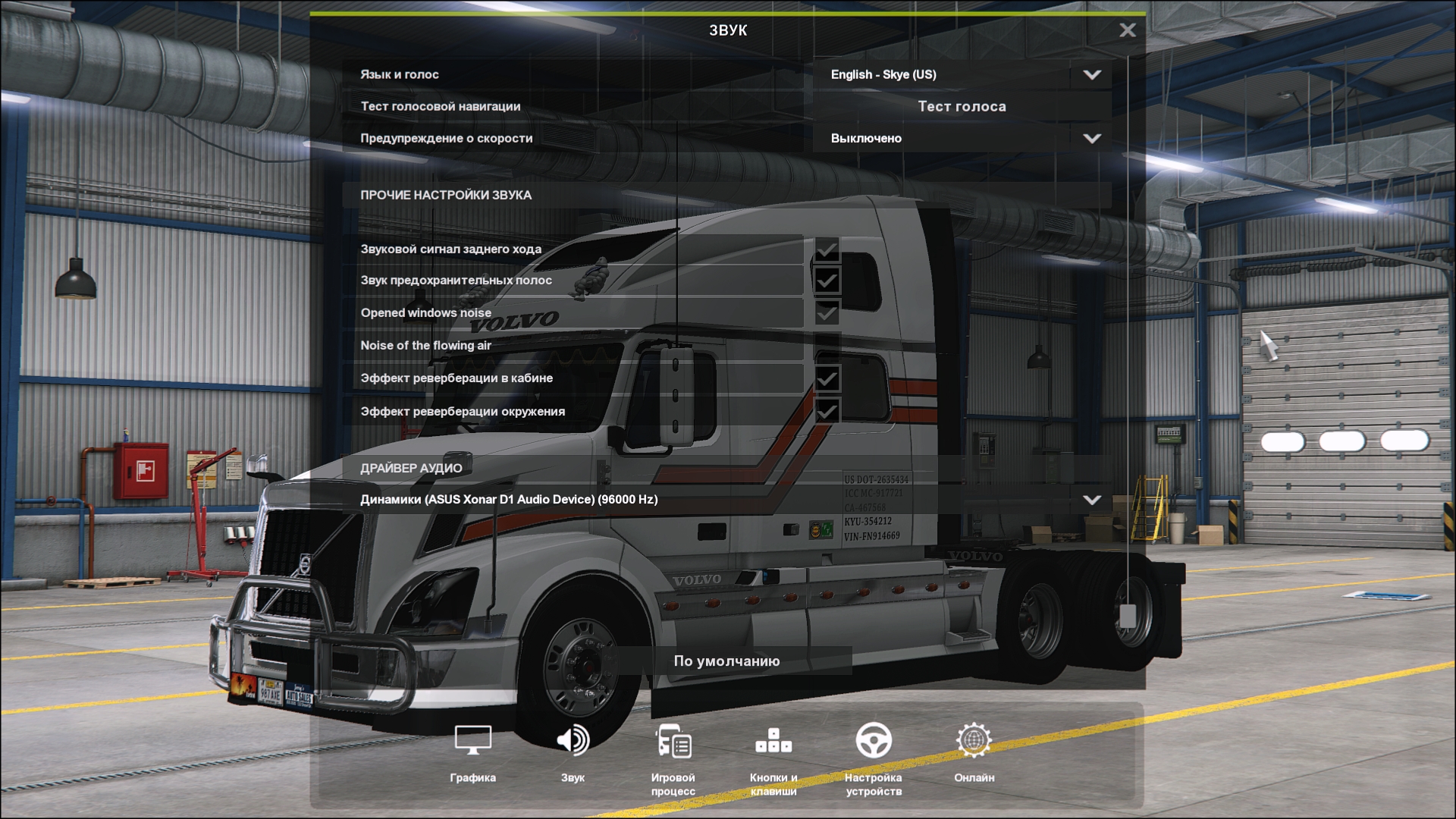Toggle Opened windows noise checkbox
The height and width of the screenshot is (819, 1456).
(x=827, y=312)
